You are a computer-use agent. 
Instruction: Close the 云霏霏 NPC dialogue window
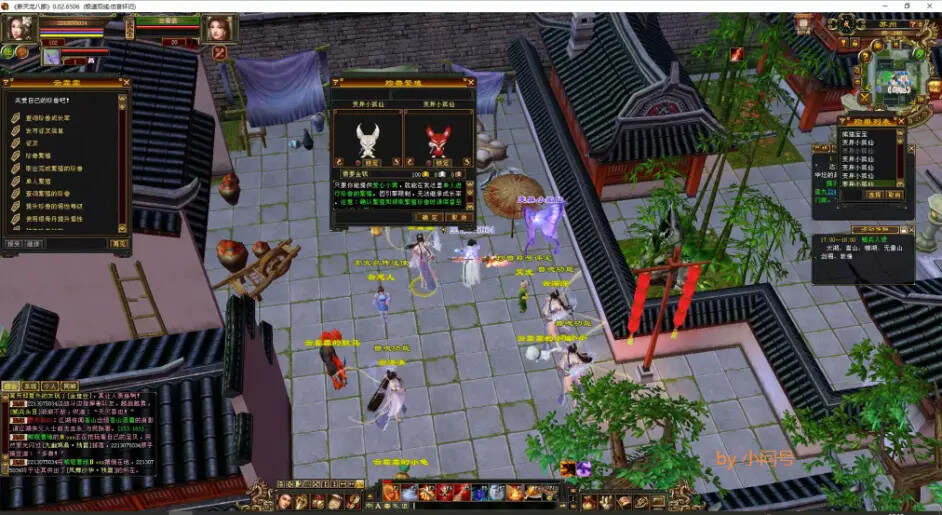click(124, 82)
